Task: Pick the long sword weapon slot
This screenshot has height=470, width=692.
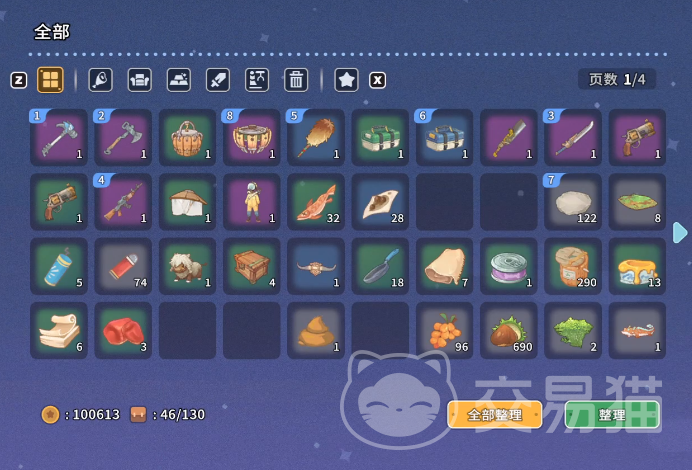Action: pos(573,137)
